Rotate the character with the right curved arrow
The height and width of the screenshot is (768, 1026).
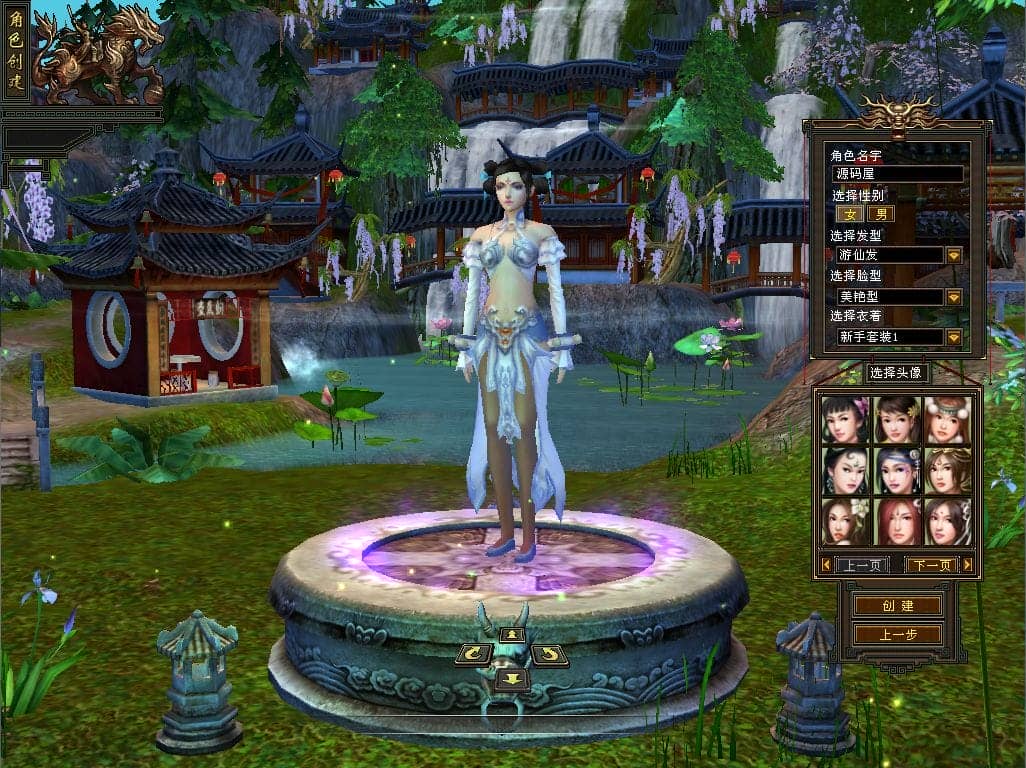coord(549,655)
